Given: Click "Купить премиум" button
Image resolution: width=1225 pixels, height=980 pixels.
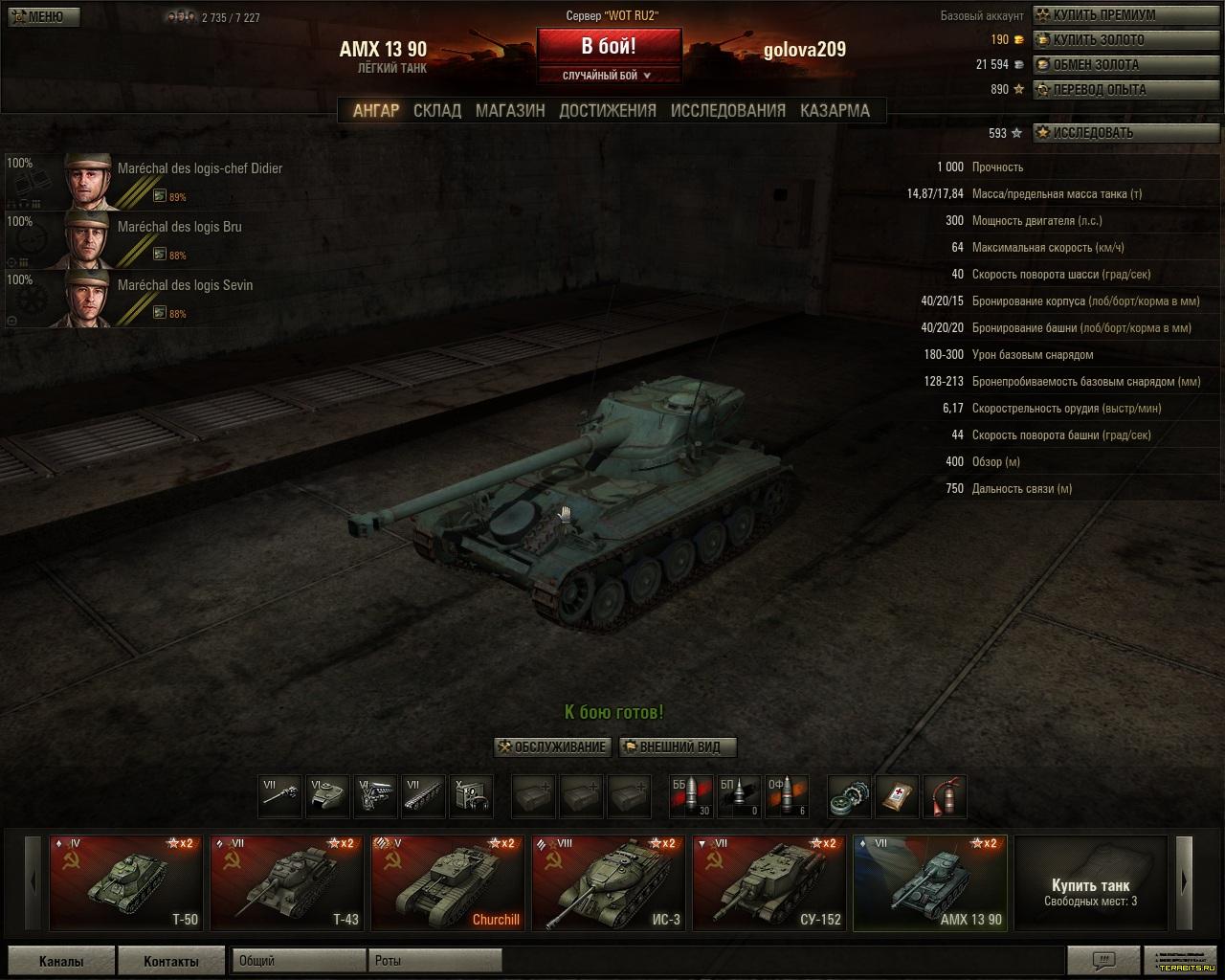Looking at the screenshot, I should pyautogui.click(x=1102, y=15).
